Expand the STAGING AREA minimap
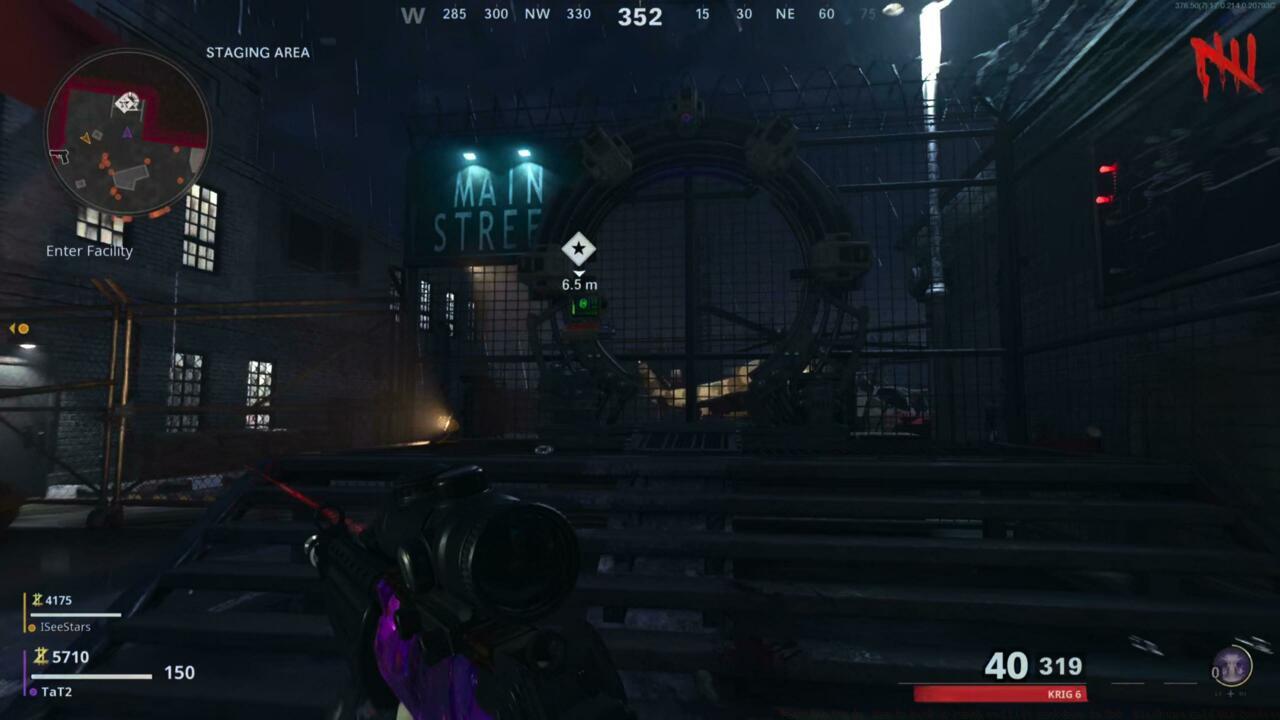The image size is (1280, 720). pos(126,140)
